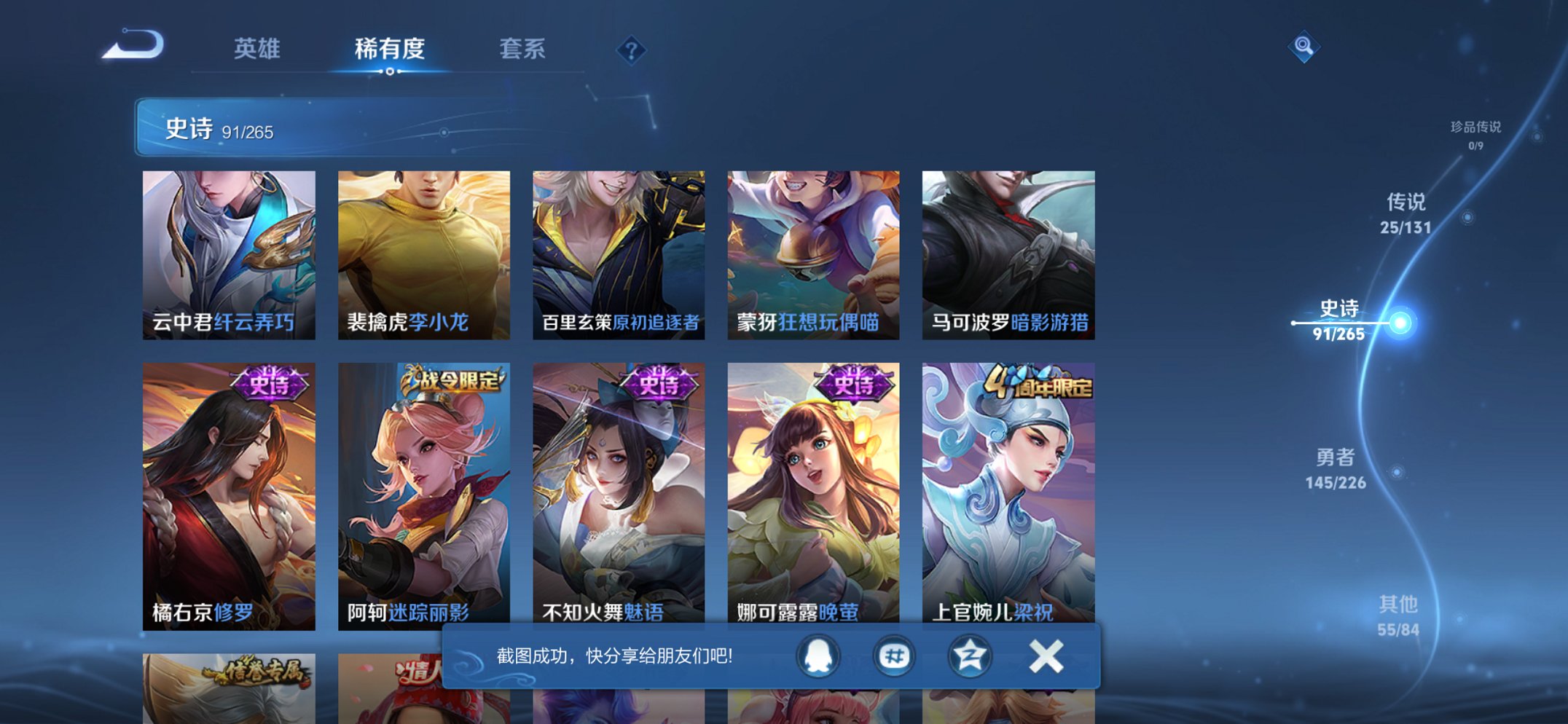
Task: Dismiss the screenshot share bar
Action: tap(1046, 655)
